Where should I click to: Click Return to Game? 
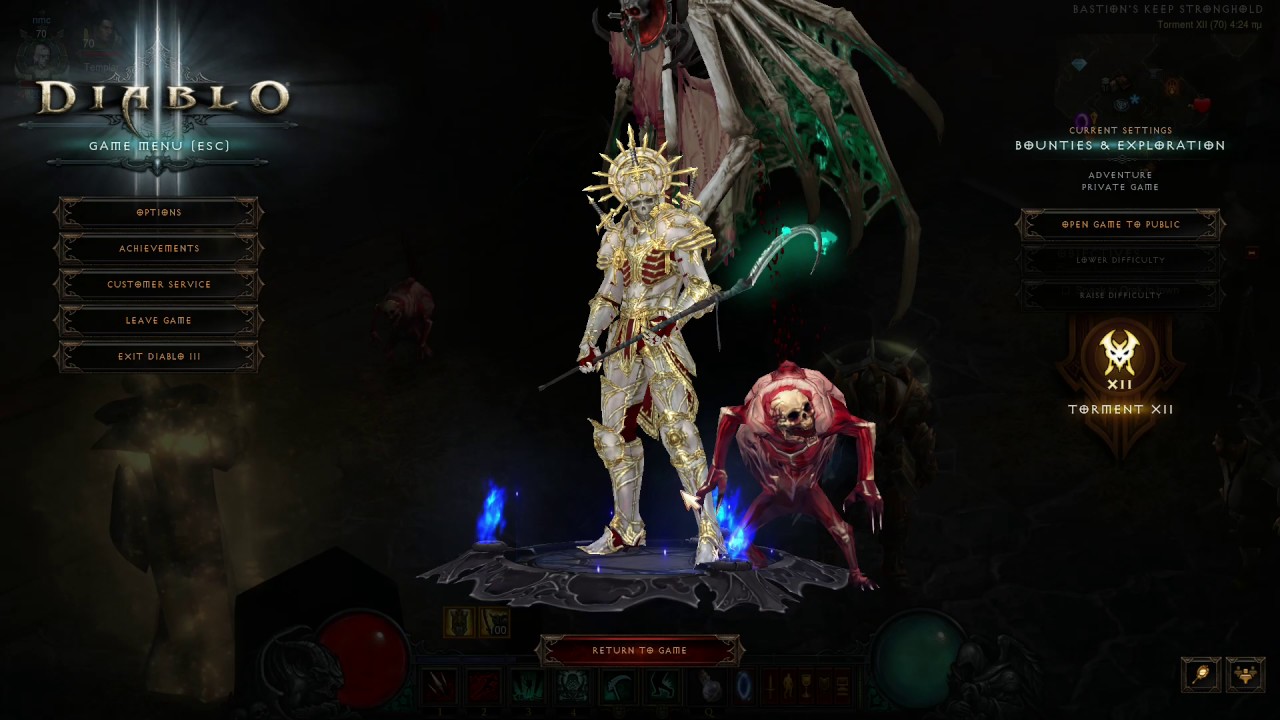[639, 650]
